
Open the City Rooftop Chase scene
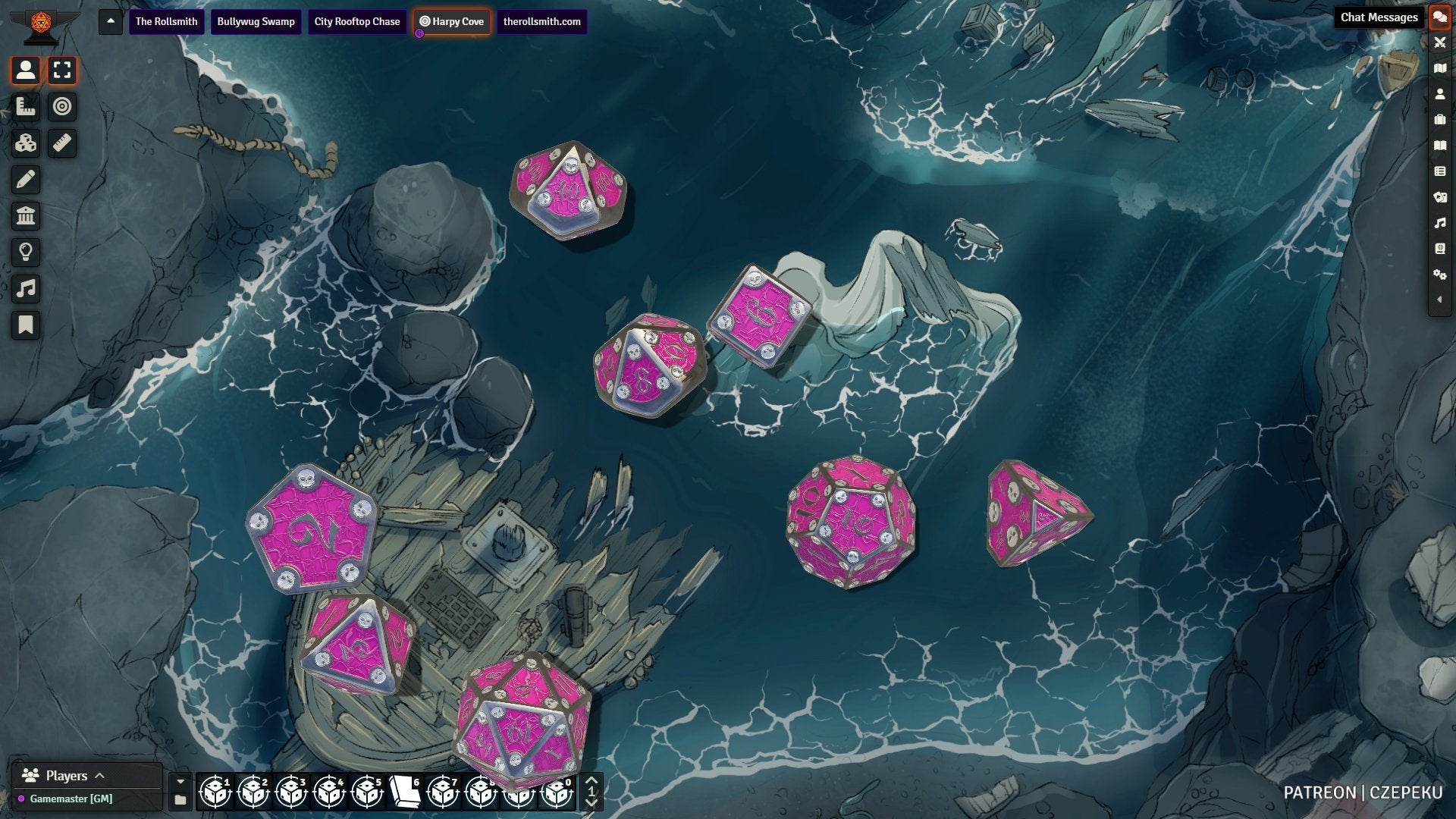coord(356,21)
